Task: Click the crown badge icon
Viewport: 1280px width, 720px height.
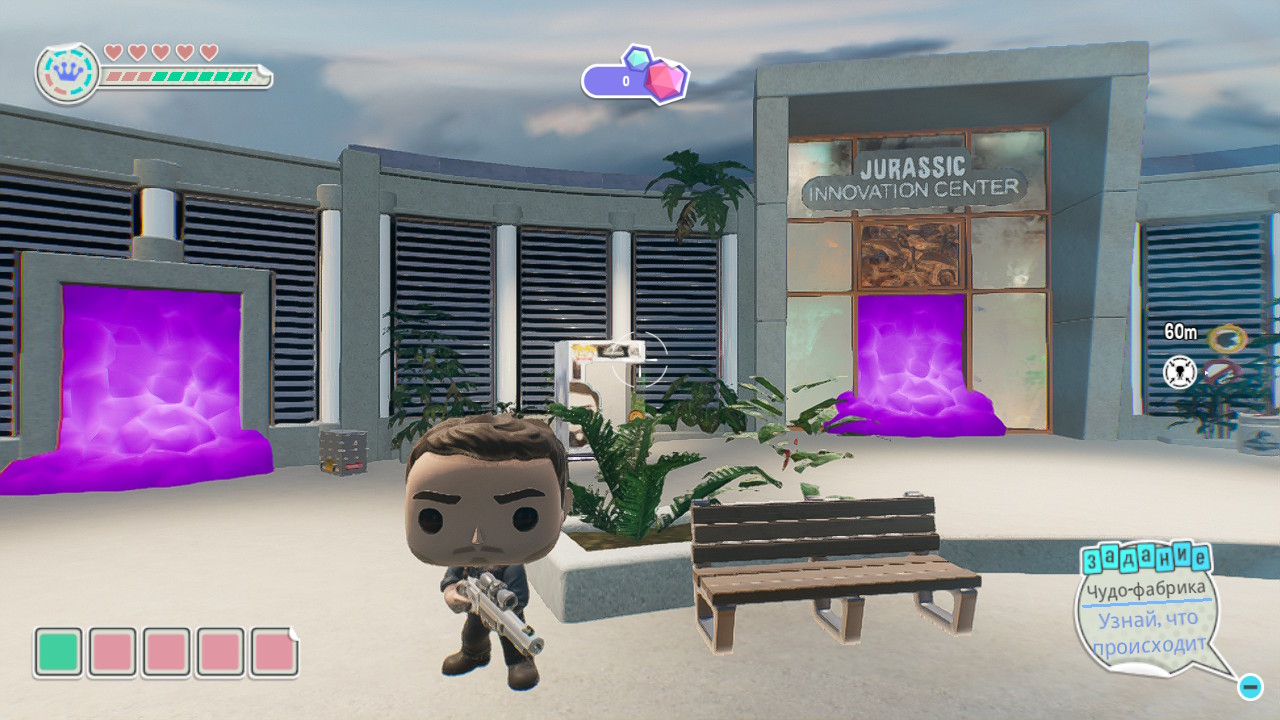Action: click(67, 73)
